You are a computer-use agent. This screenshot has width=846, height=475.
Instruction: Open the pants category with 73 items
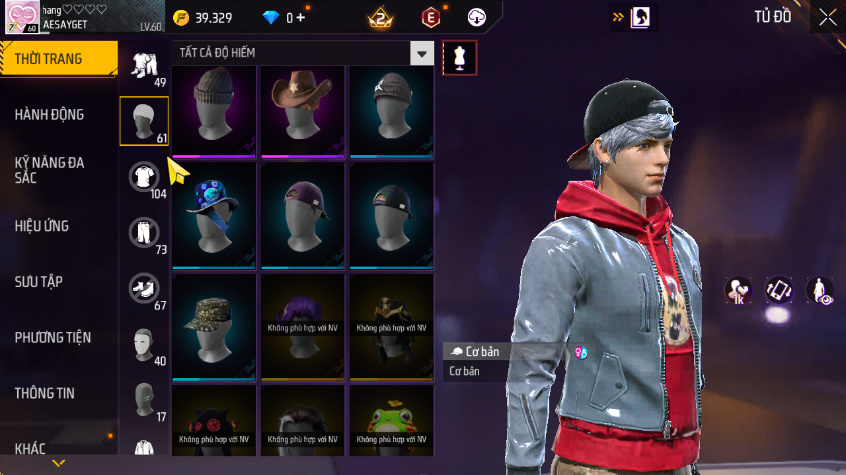pos(144,233)
